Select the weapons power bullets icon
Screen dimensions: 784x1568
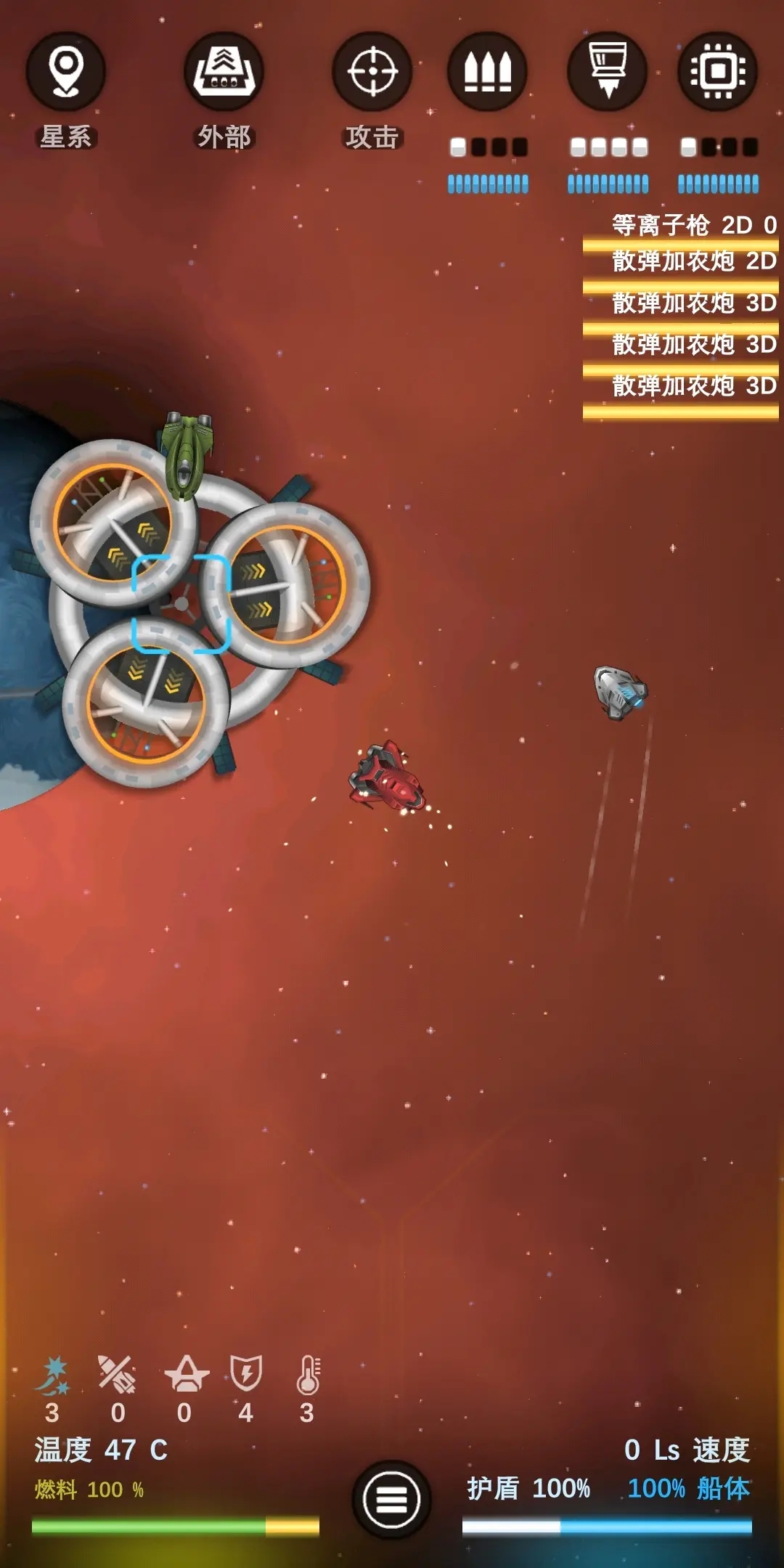[487, 73]
